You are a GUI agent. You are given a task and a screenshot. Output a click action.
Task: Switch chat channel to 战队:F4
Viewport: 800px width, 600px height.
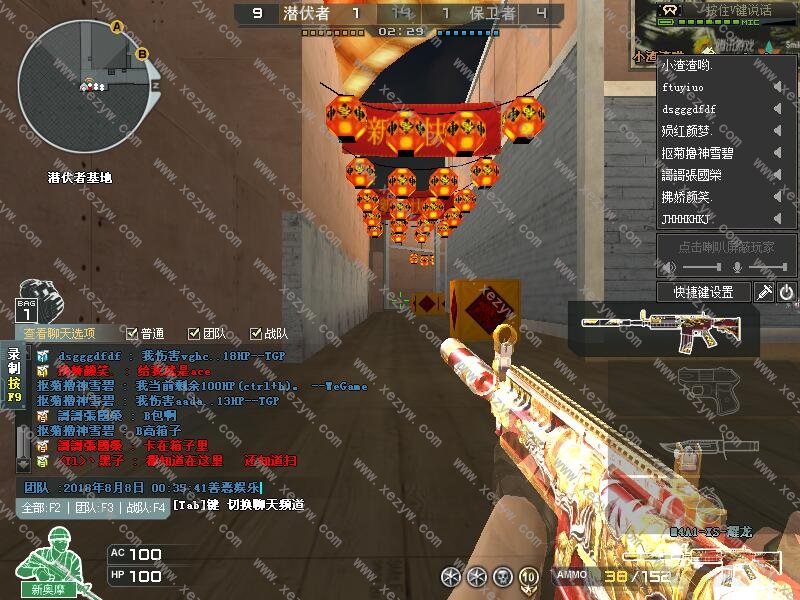(145, 507)
